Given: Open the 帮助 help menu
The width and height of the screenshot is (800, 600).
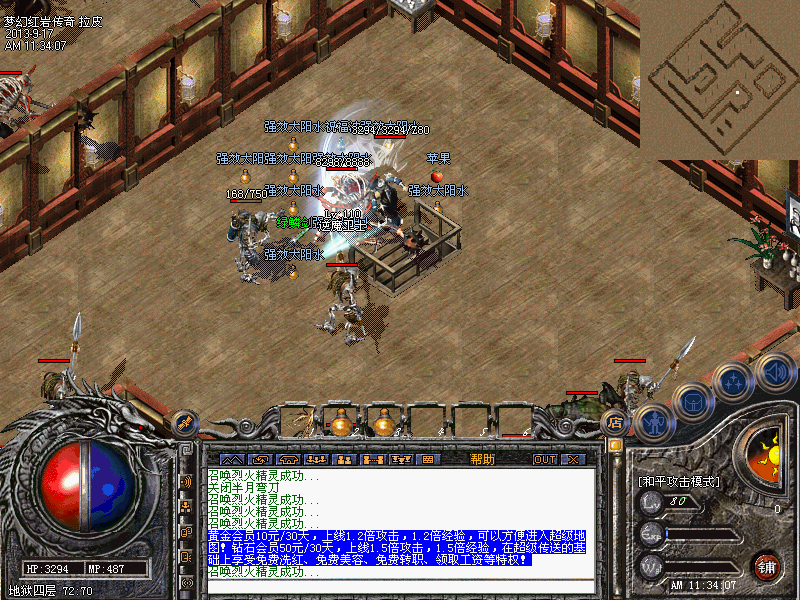Looking at the screenshot, I should (482, 459).
